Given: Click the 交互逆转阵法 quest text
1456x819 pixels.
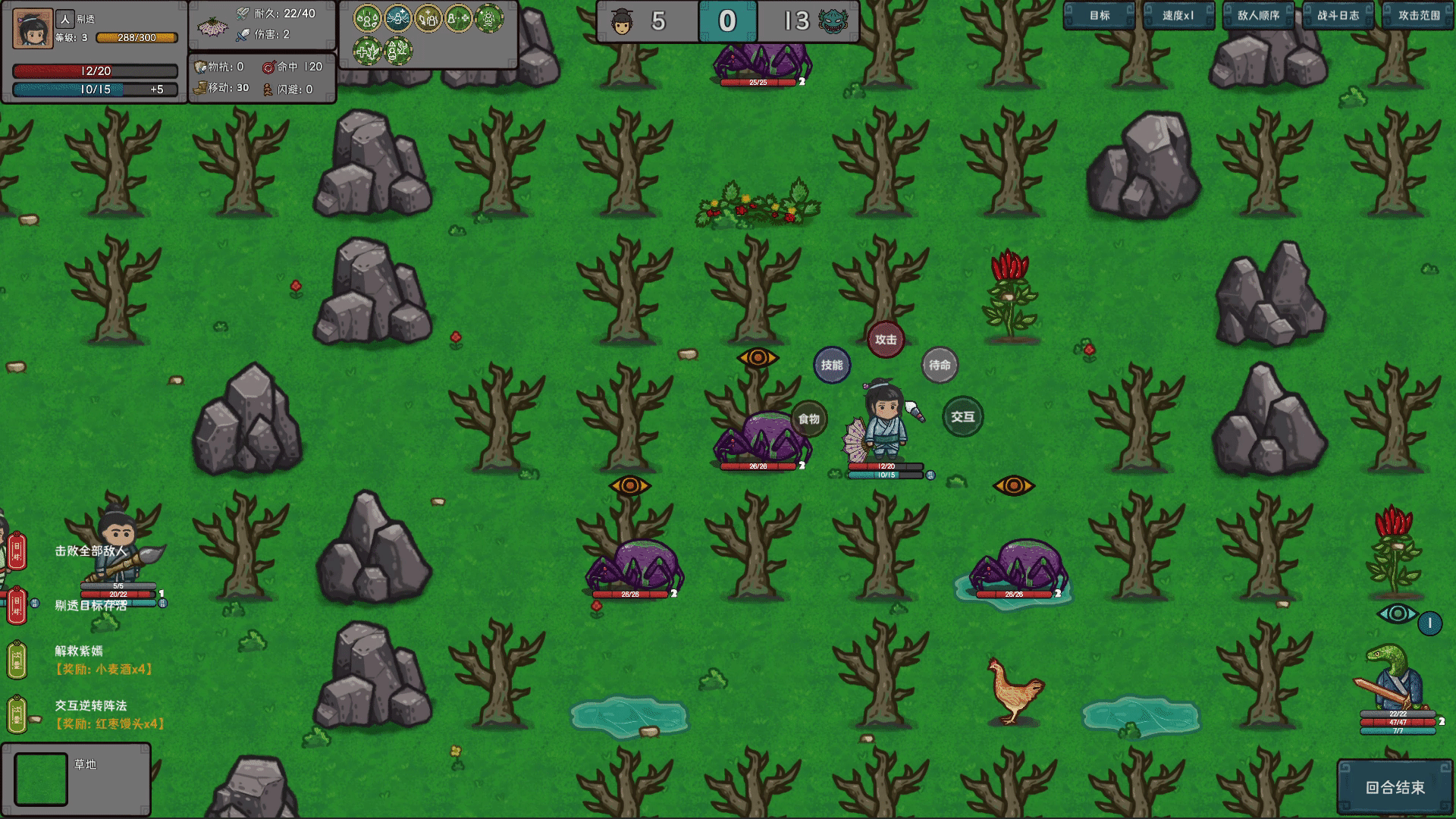Looking at the screenshot, I should pos(90,704).
